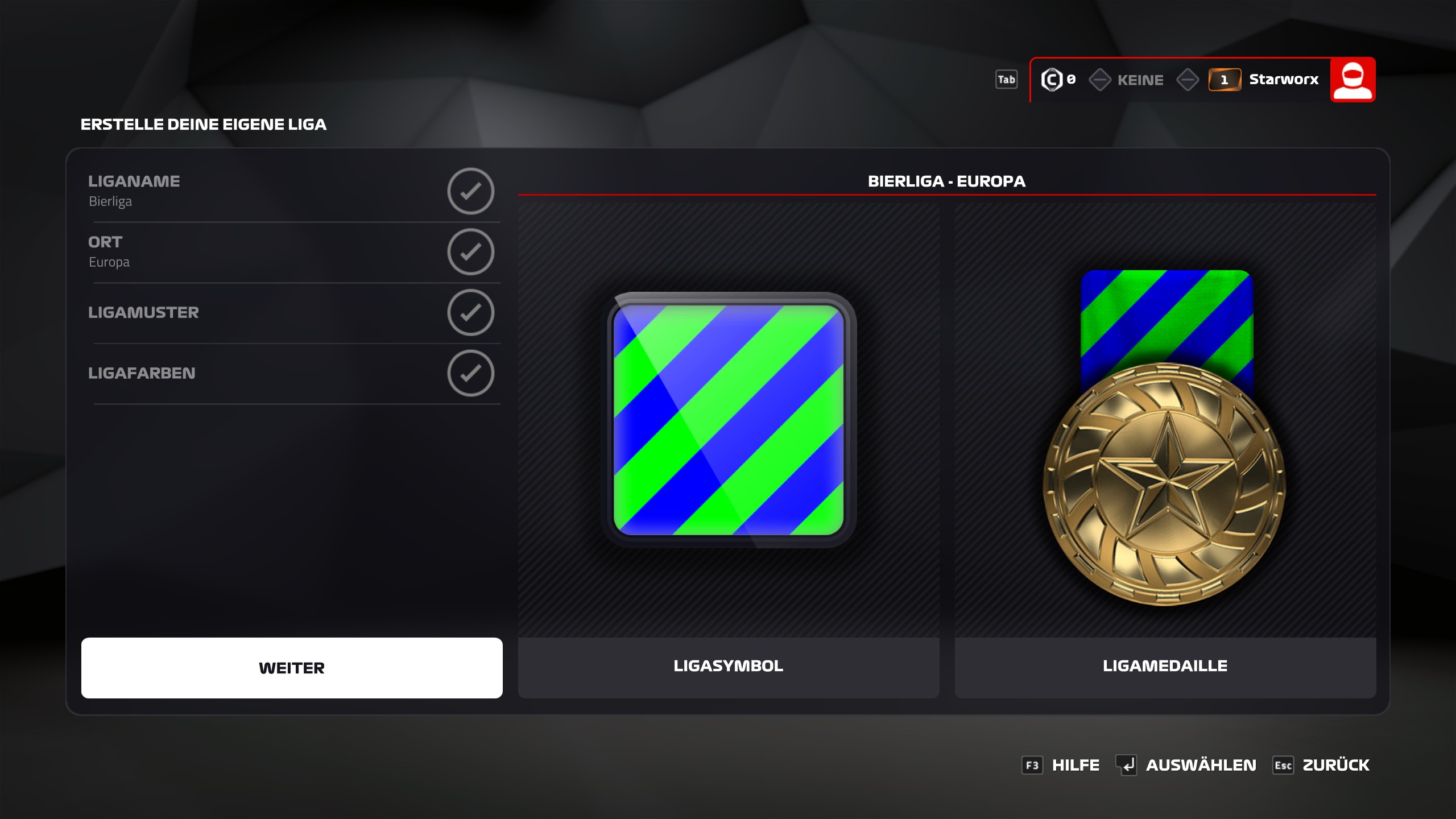The width and height of the screenshot is (1456, 819).
Task: Continue with the Weiter button
Action: [x=291, y=668]
